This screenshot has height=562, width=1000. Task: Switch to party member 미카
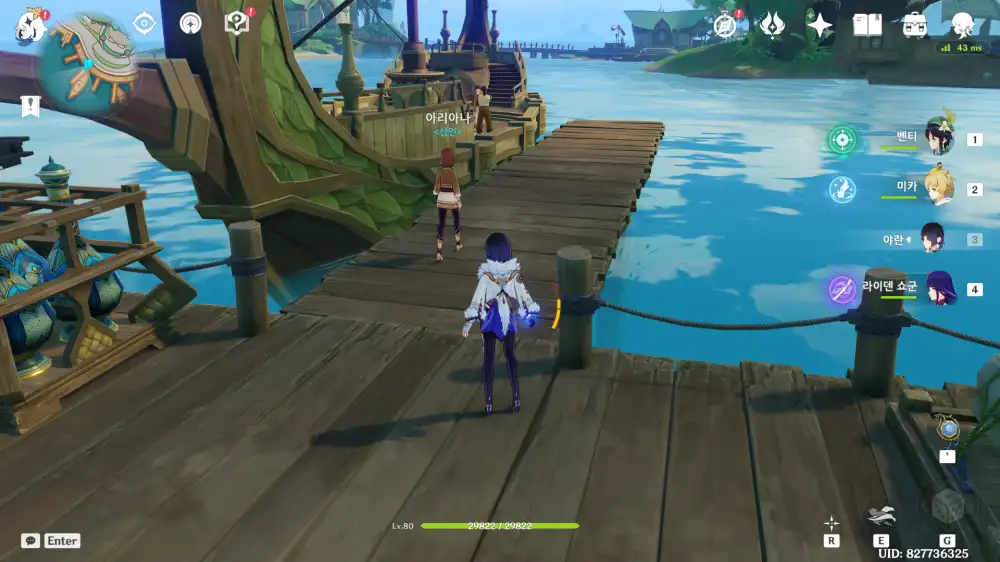[938, 188]
